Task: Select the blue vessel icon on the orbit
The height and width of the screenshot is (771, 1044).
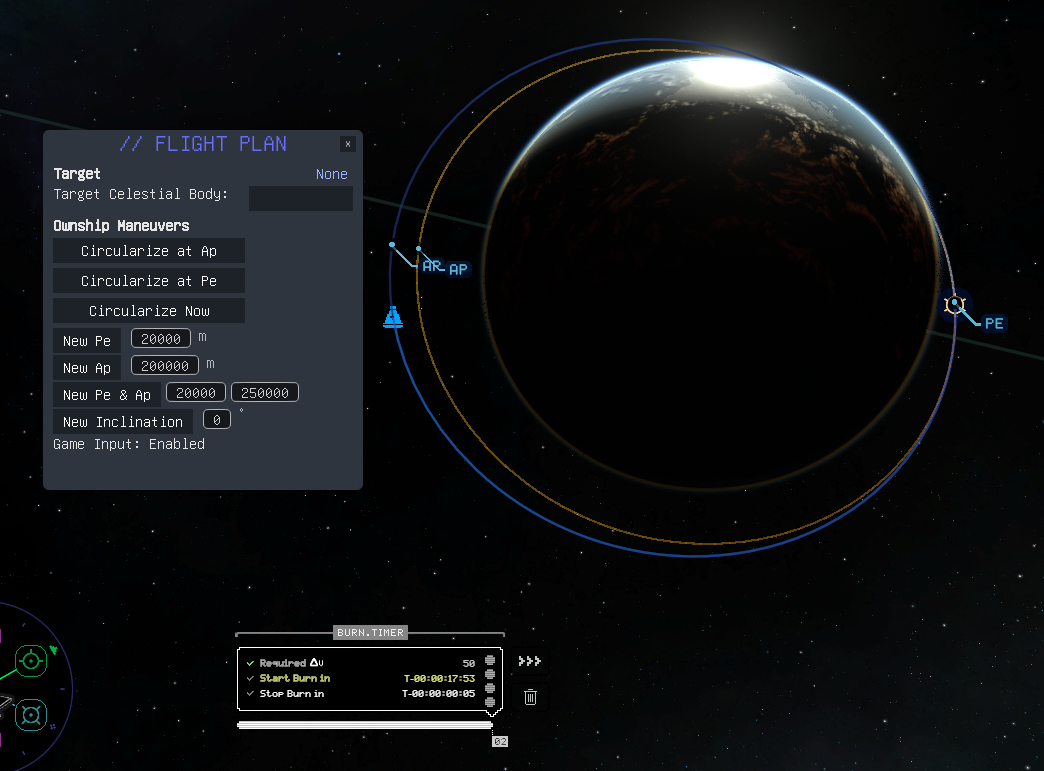Action: pos(392,316)
